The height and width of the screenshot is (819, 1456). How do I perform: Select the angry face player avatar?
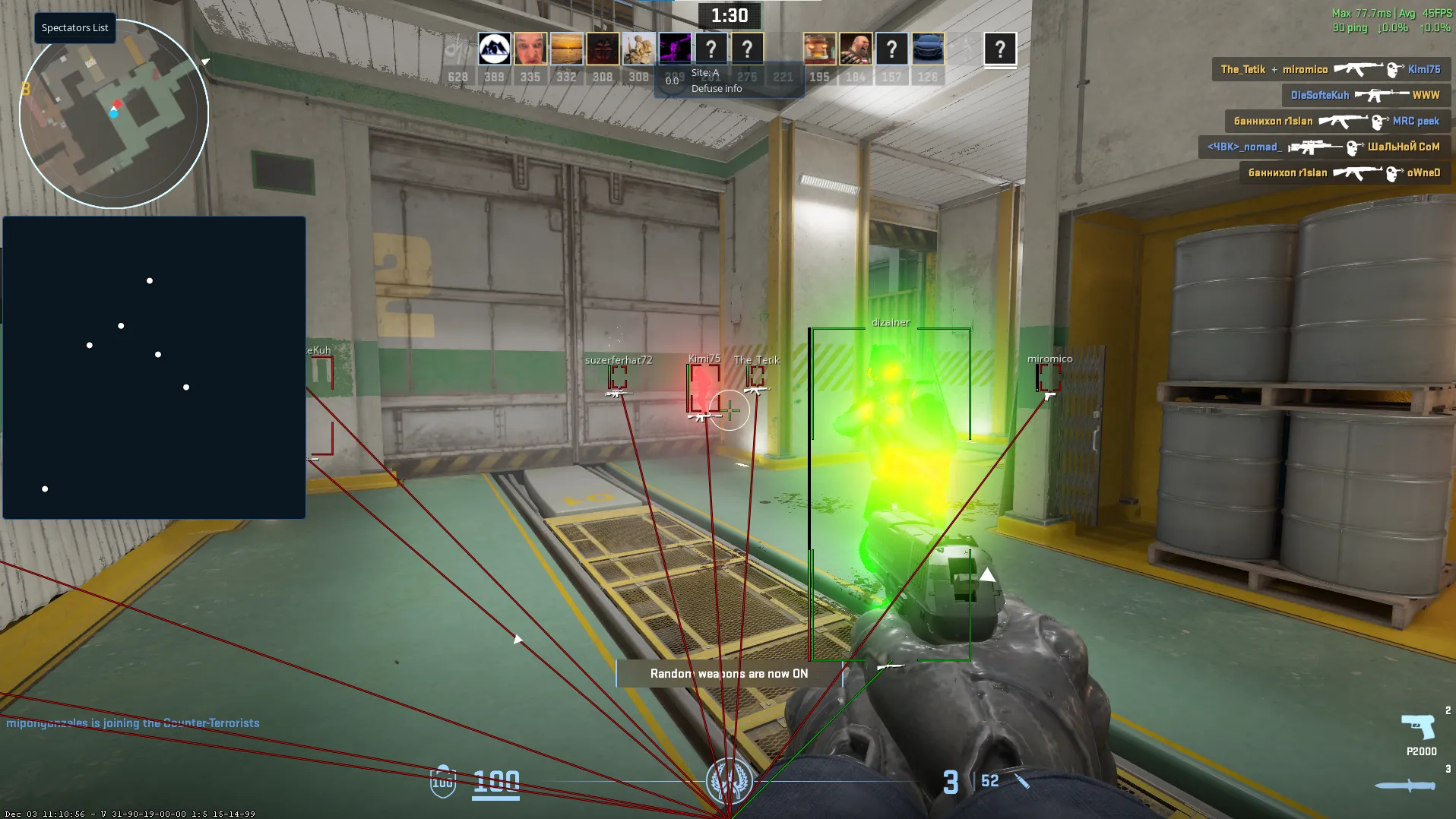click(530, 49)
